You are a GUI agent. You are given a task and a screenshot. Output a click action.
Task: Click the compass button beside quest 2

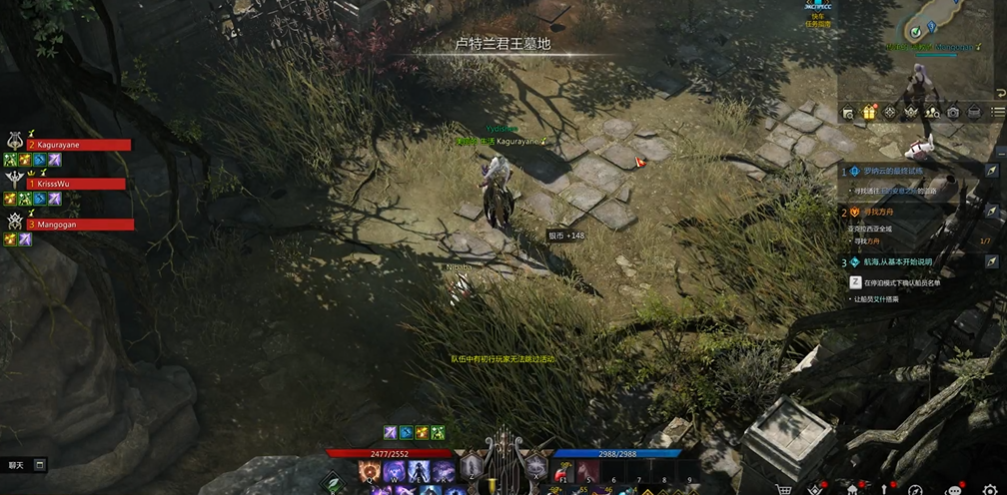point(992,212)
